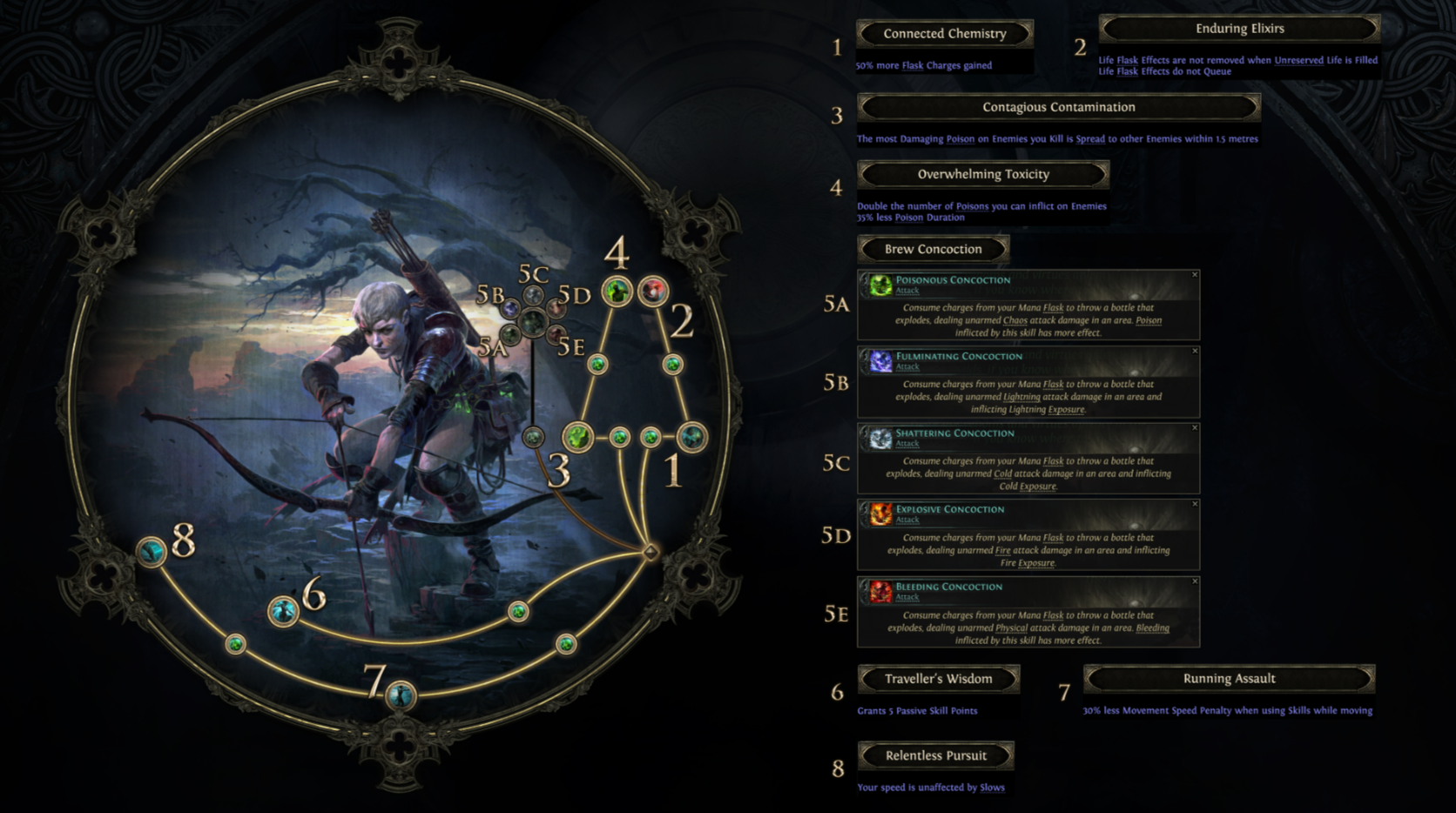Open the Poison link in Poisonous Concoction tooltip
Screen dimensions: 1456x813
pos(1149,320)
